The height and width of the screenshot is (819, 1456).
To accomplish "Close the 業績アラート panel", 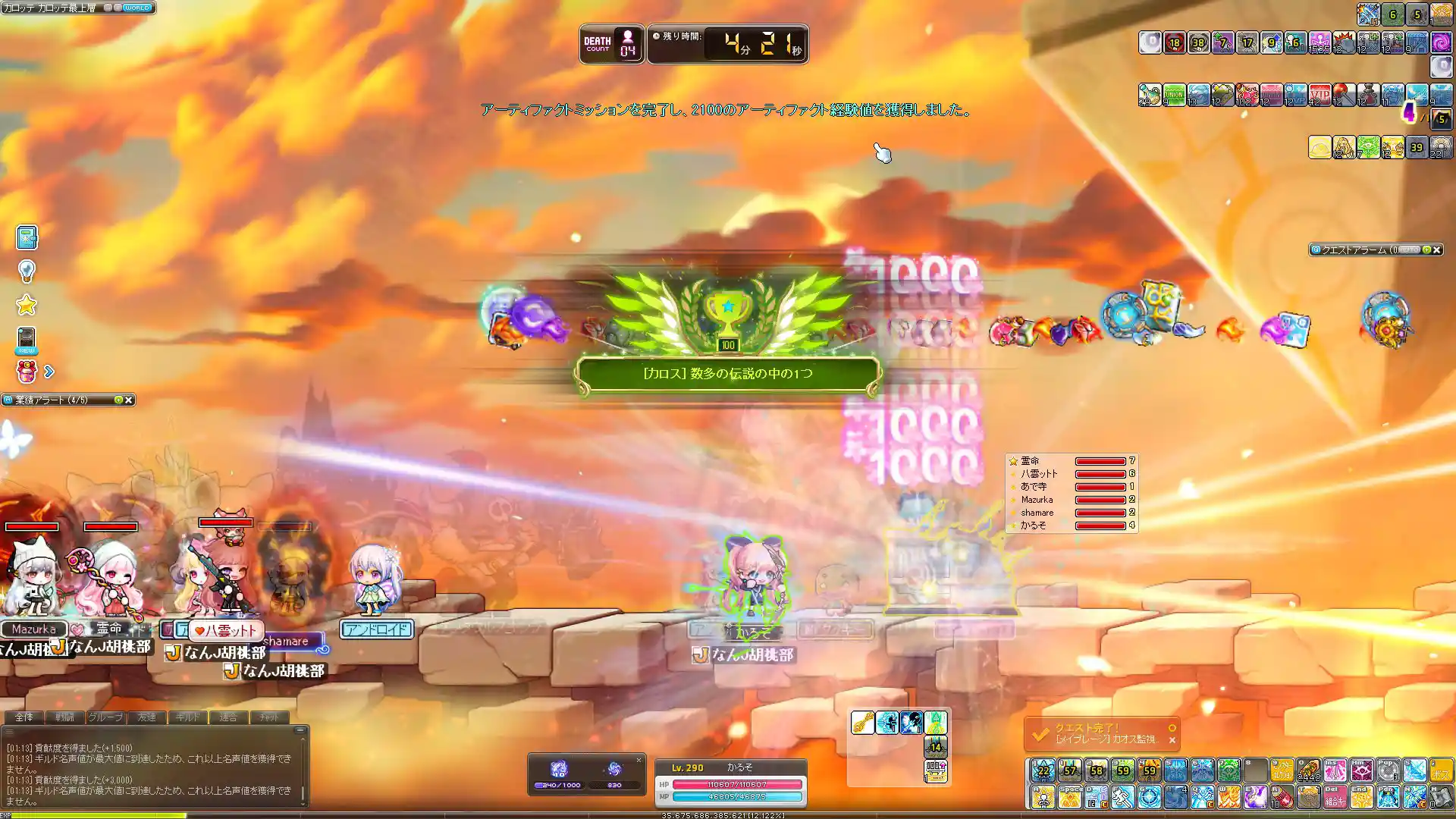I will [x=129, y=400].
